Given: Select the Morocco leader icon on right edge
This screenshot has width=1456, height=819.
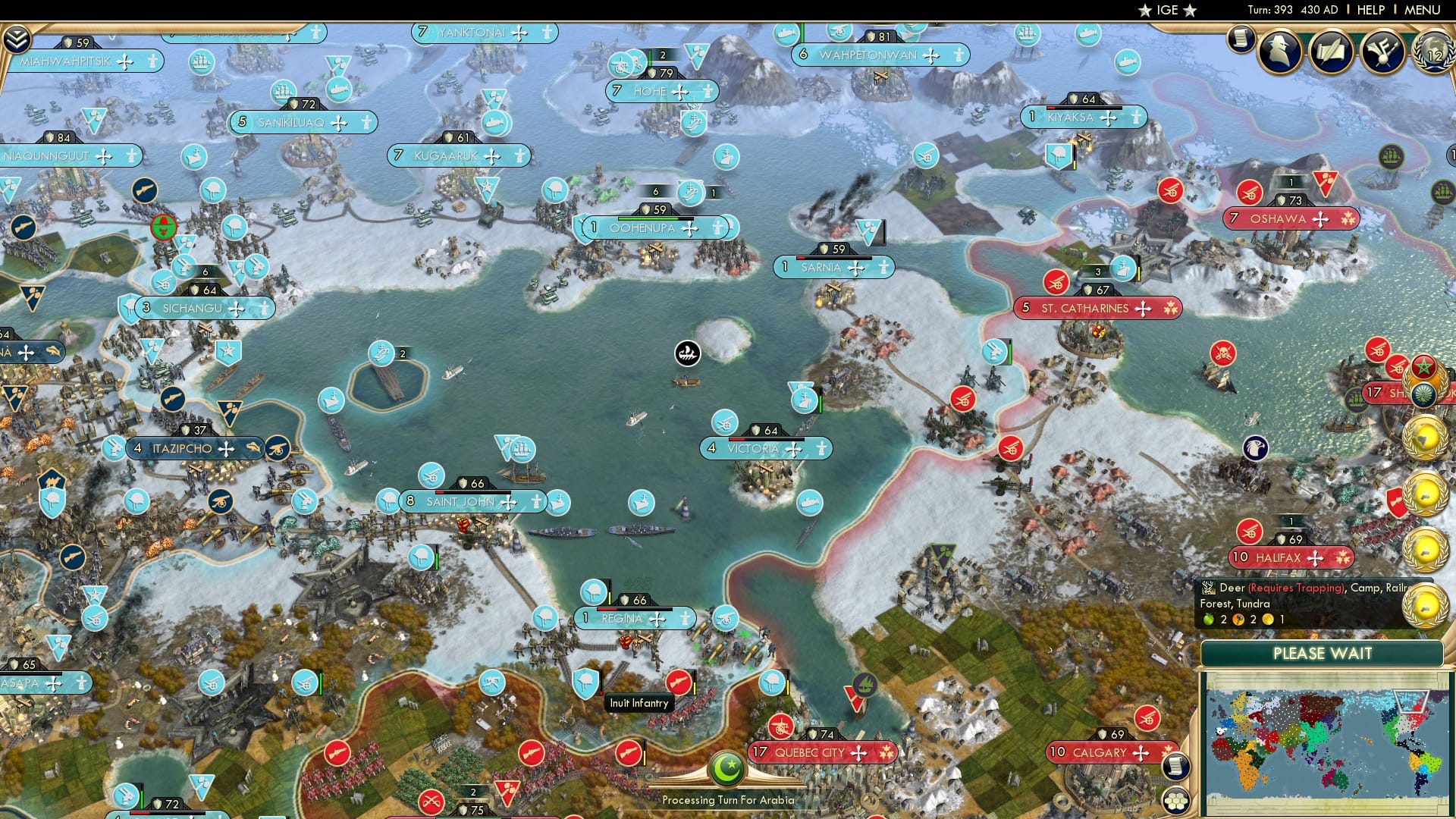Looking at the screenshot, I should click(x=1423, y=368).
